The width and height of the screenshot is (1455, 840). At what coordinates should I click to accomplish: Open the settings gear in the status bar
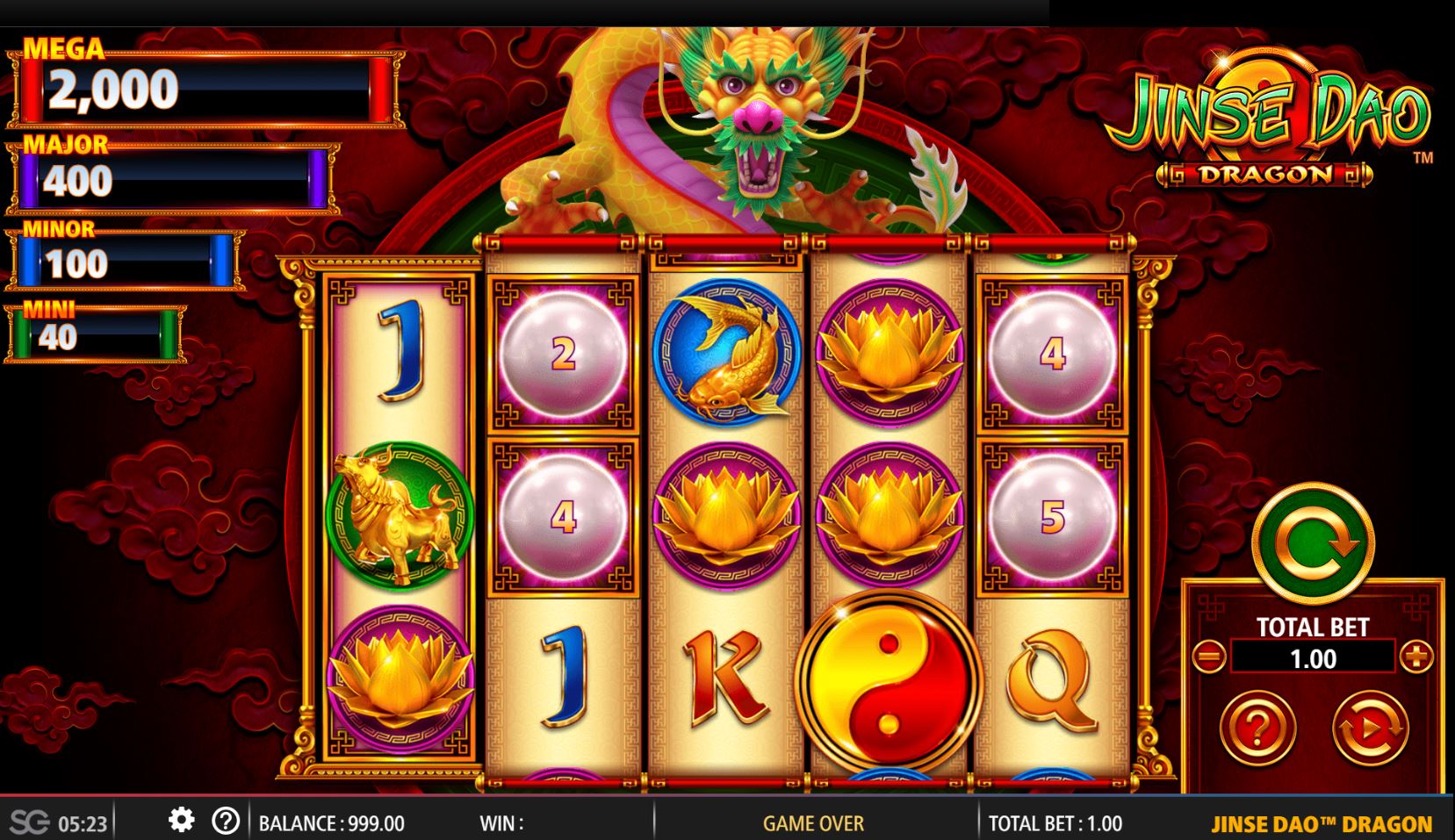pos(182,822)
